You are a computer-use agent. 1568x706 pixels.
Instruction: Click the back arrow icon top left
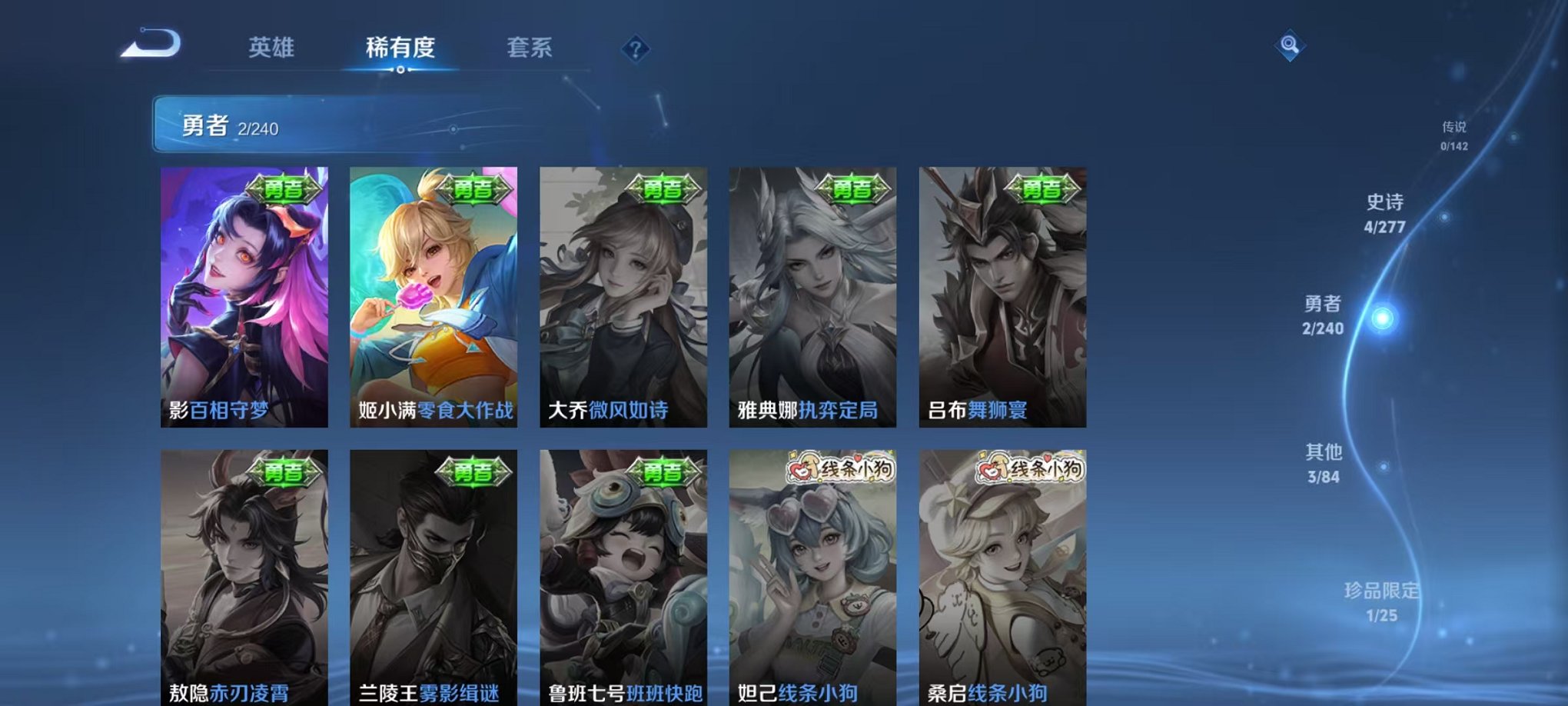click(x=154, y=46)
